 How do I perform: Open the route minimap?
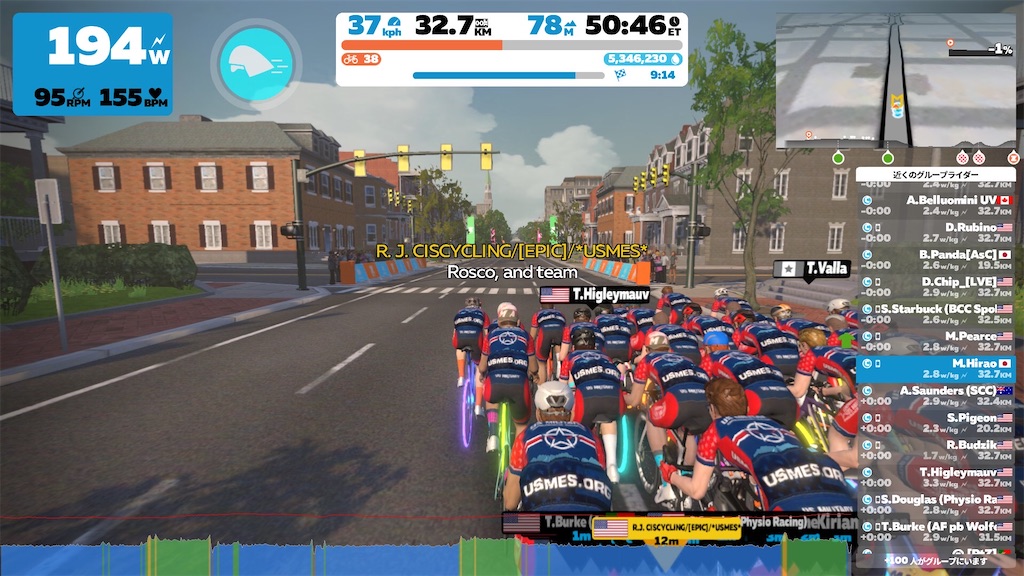pos(896,82)
